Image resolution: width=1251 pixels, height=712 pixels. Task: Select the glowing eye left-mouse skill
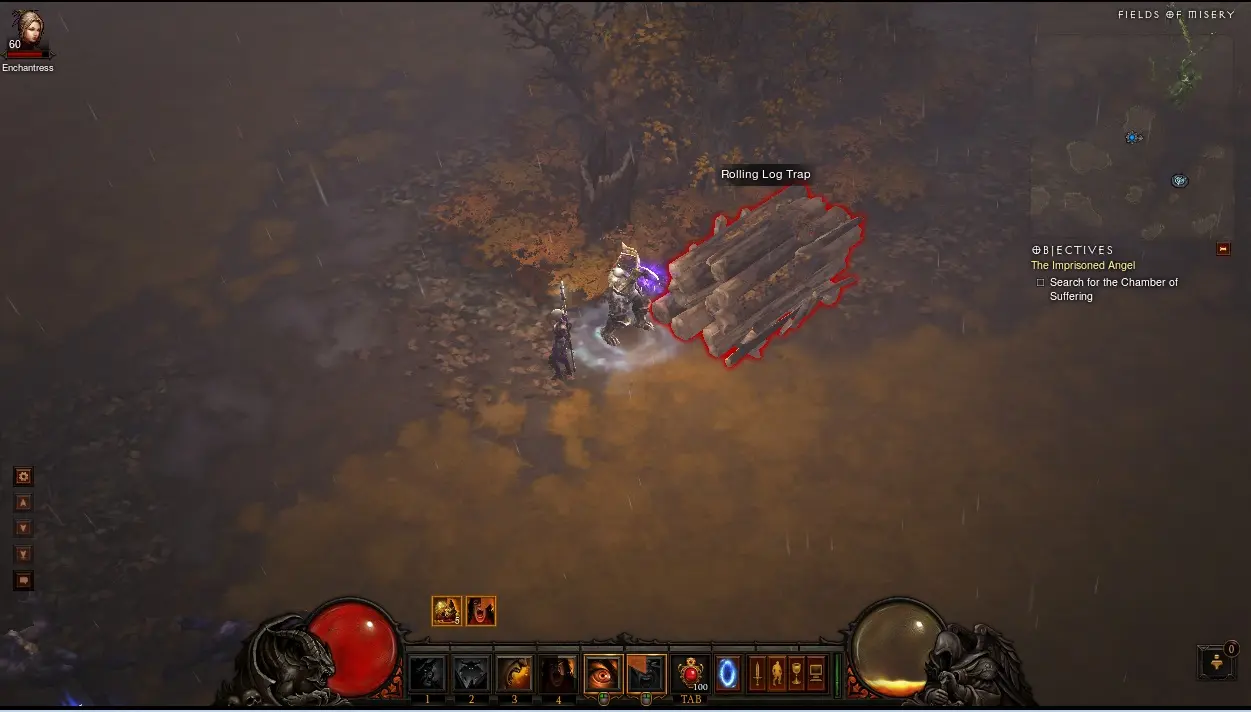tap(603, 674)
